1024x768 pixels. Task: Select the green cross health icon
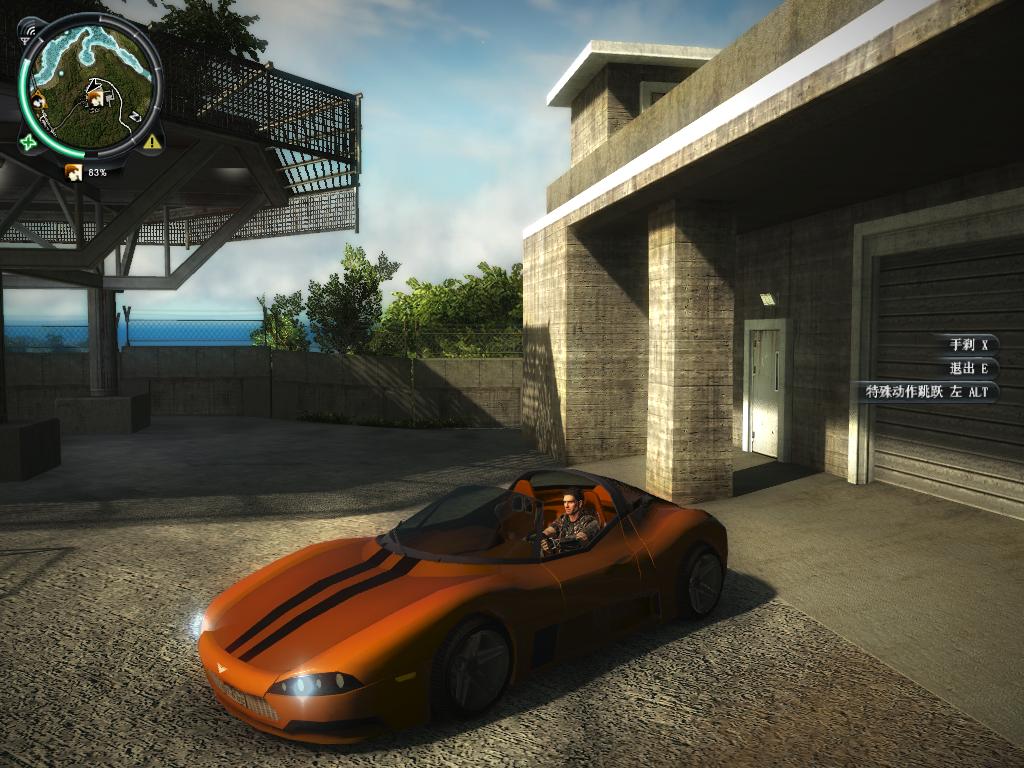coord(28,143)
